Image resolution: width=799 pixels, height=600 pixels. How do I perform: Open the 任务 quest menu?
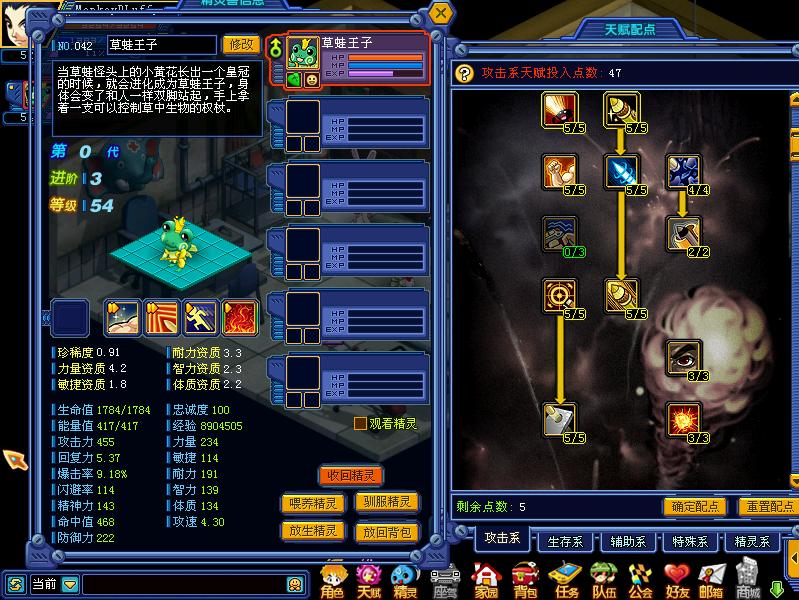565,579
